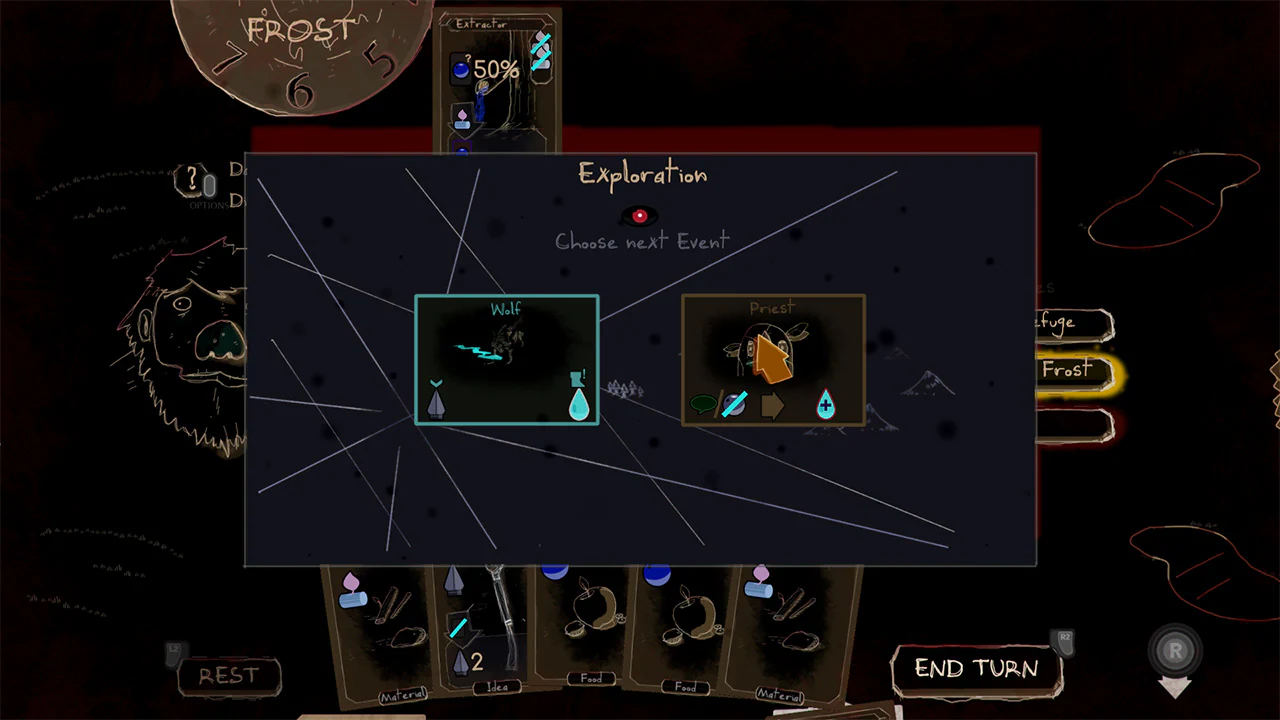Toggle the cyan slash marker on the Idea card
The width and height of the screenshot is (1280, 720).
click(457, 628)
